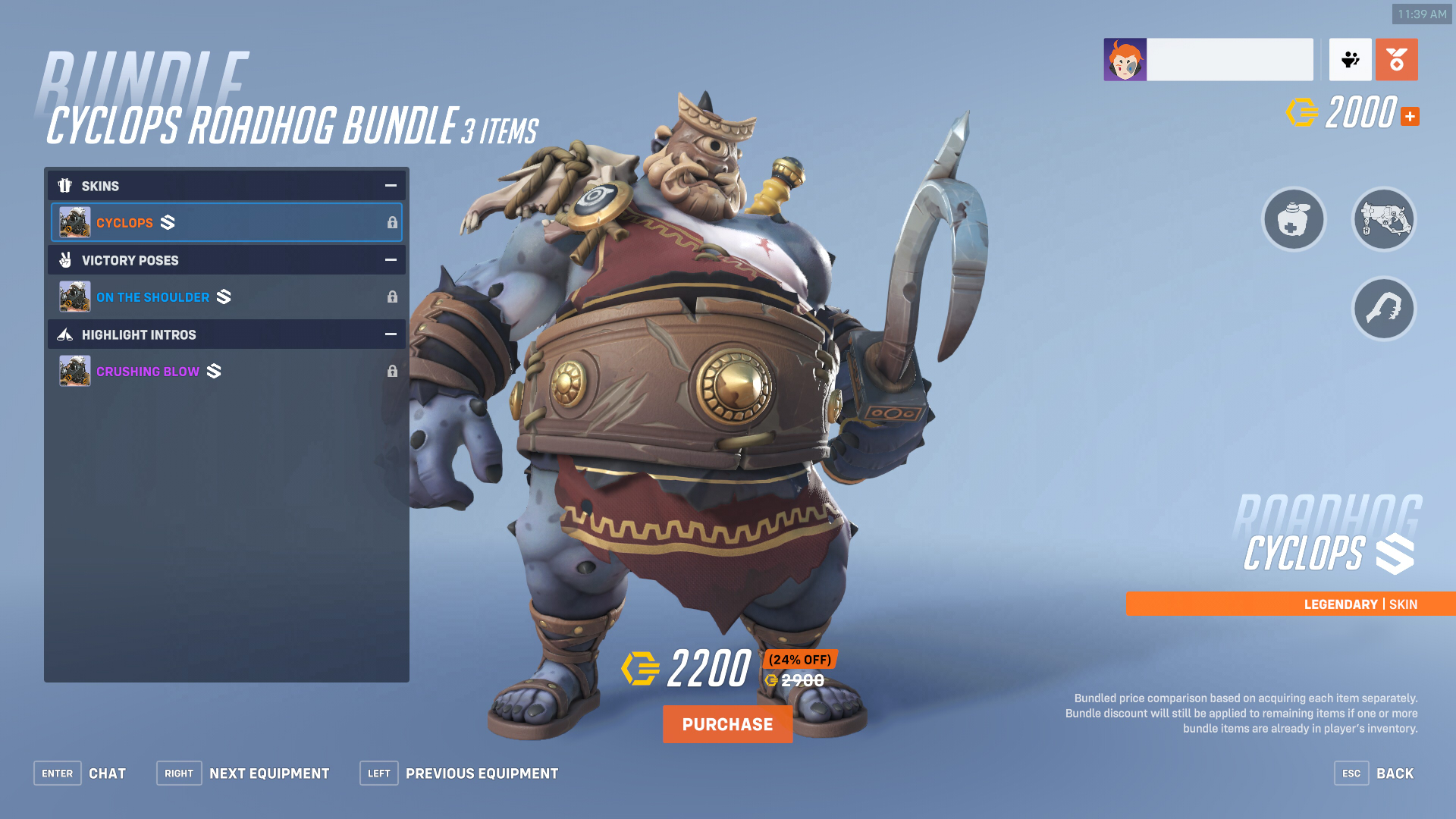The image size is (1456, 819).
Task: Open the challenges medal icon
Action: click(x=1396, y=58)
